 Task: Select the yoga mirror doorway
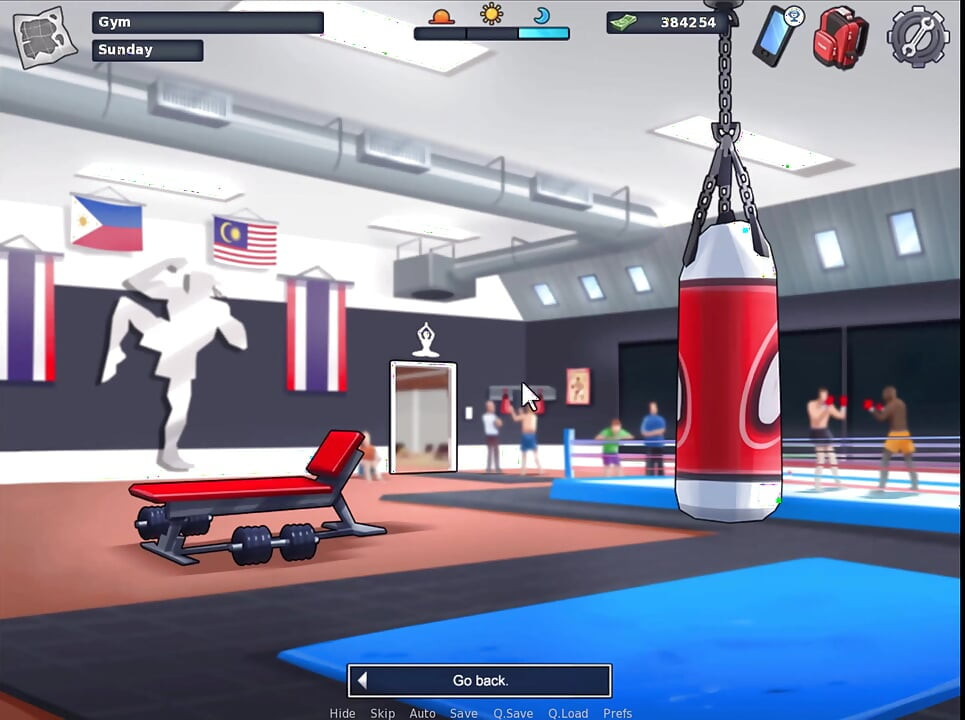(x=423, y=416)
